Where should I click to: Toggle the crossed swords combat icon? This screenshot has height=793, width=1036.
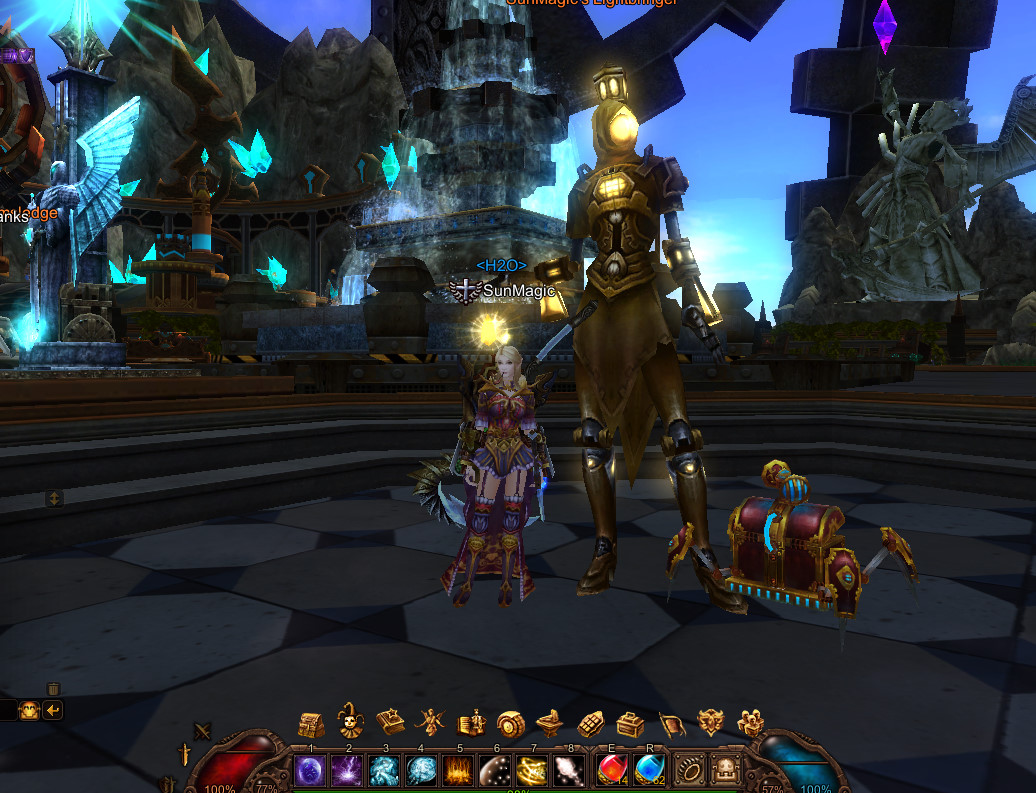point(203,731)
